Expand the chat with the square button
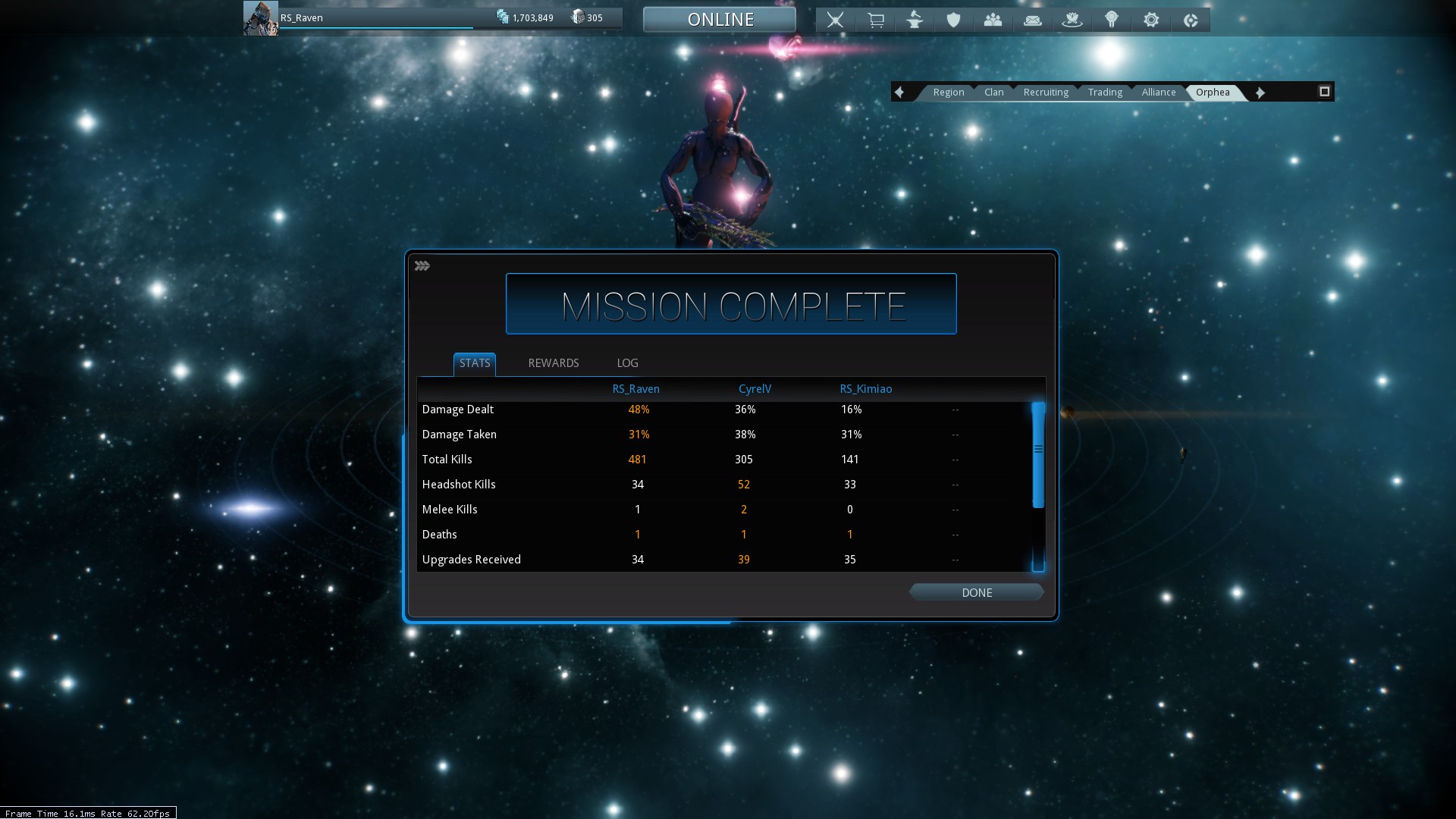This screenshot has height=819, width=1456. (1324, 92)
